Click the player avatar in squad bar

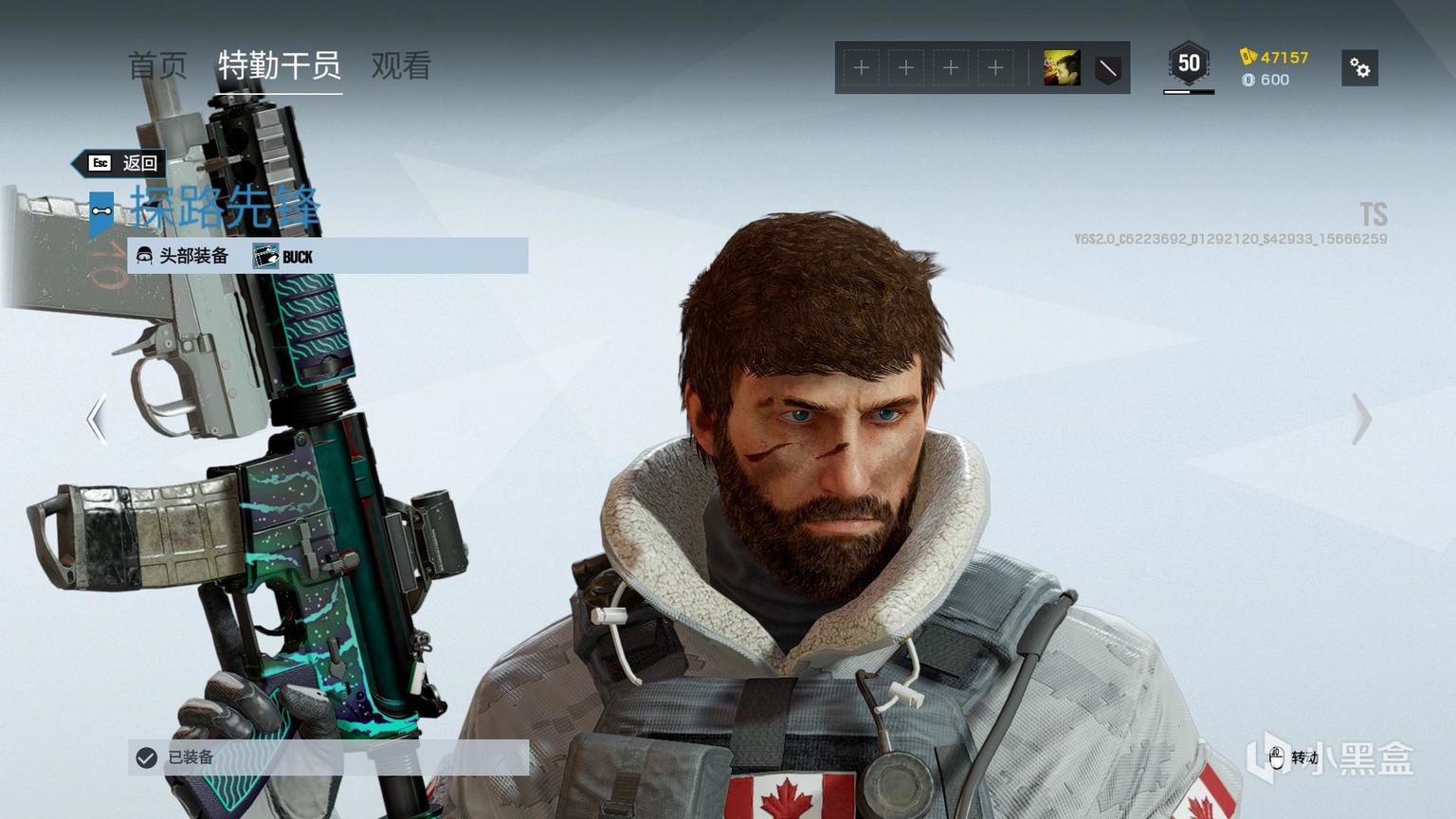pyautogui.click(x=1062, y=68)
